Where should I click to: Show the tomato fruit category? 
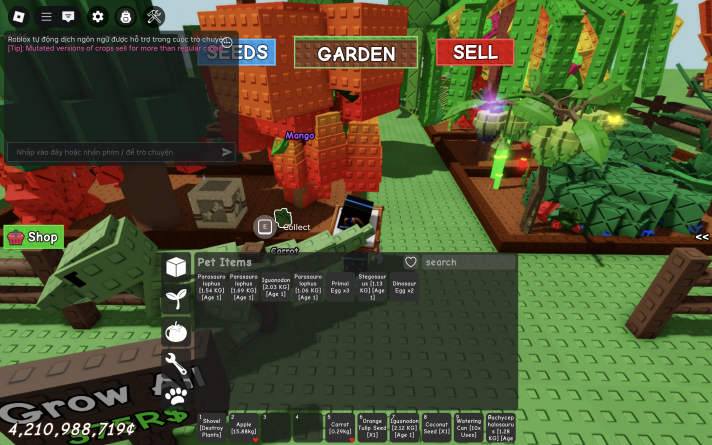176,330
